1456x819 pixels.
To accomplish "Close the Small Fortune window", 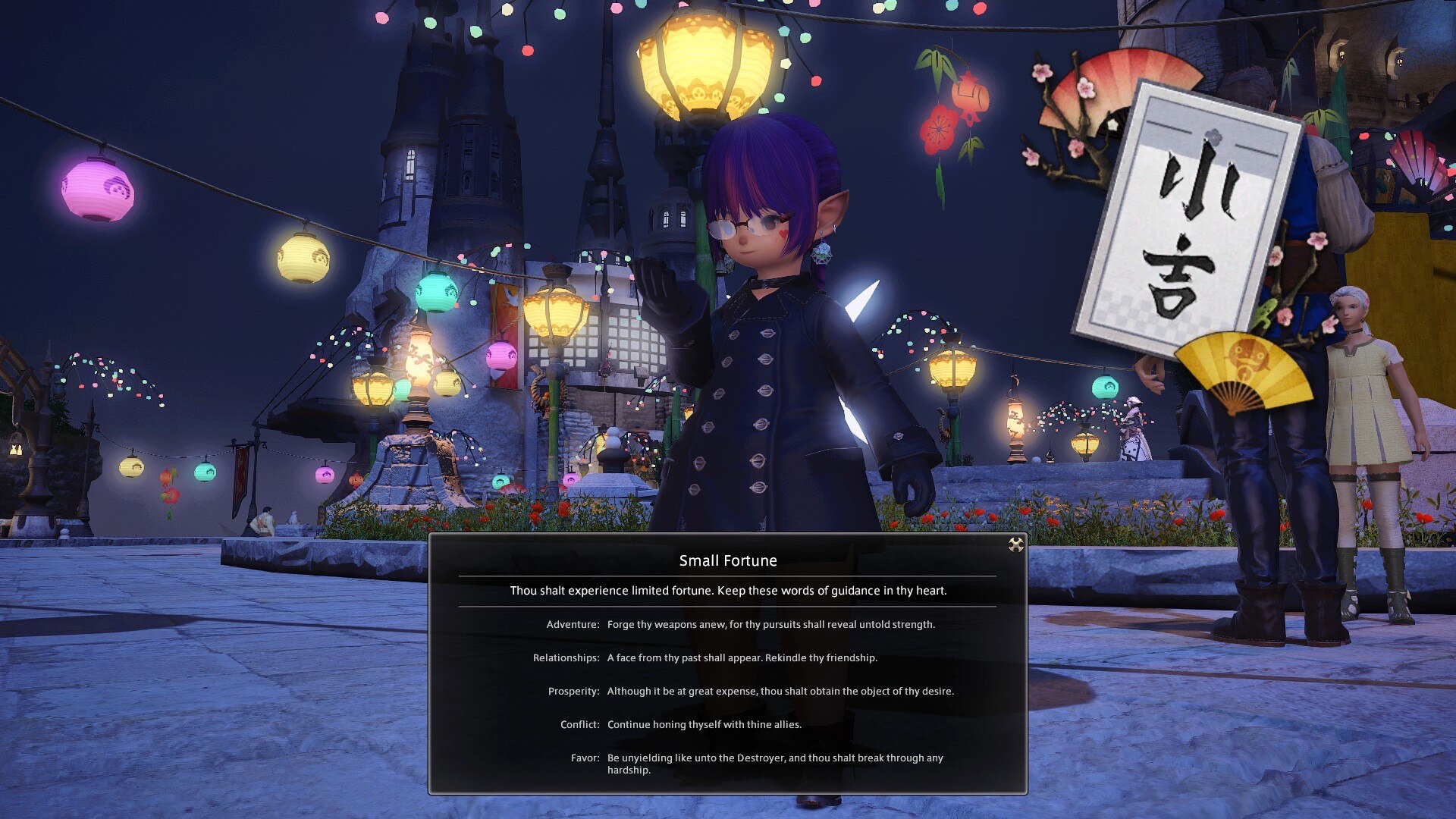I will coord(1015,544).
